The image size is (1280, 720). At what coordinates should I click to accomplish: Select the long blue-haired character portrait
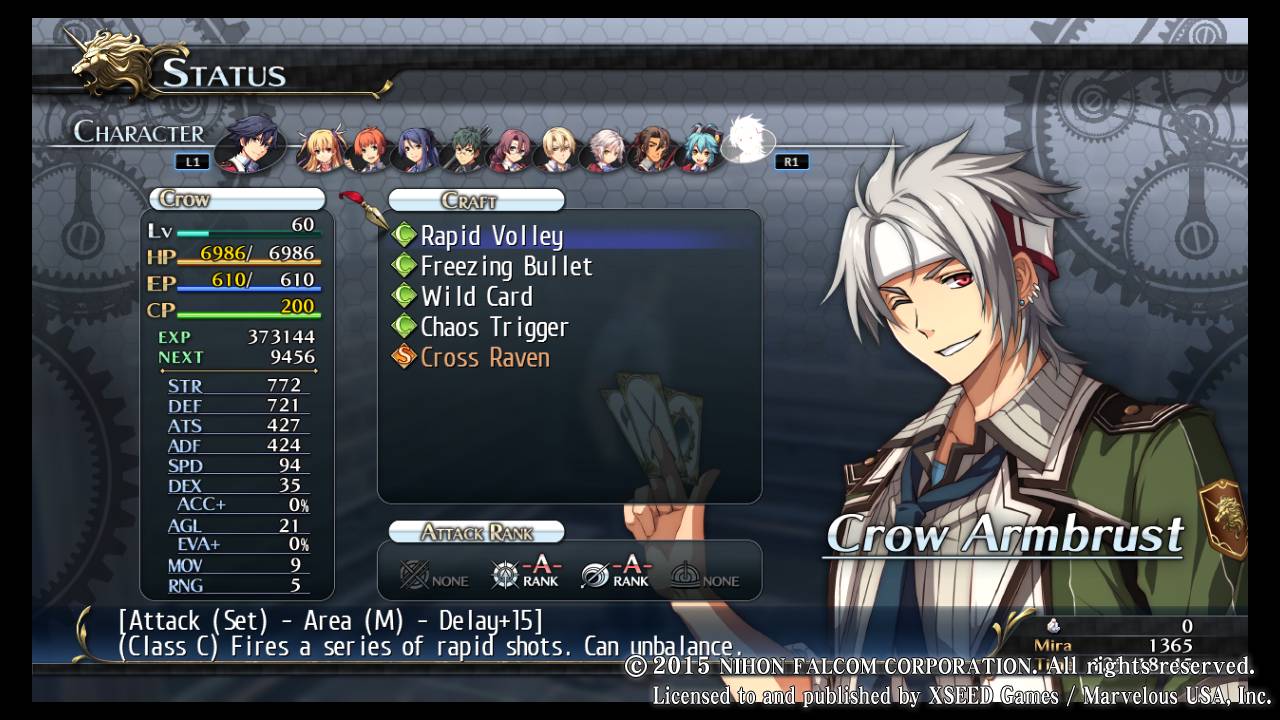click(x=416, y=150)
